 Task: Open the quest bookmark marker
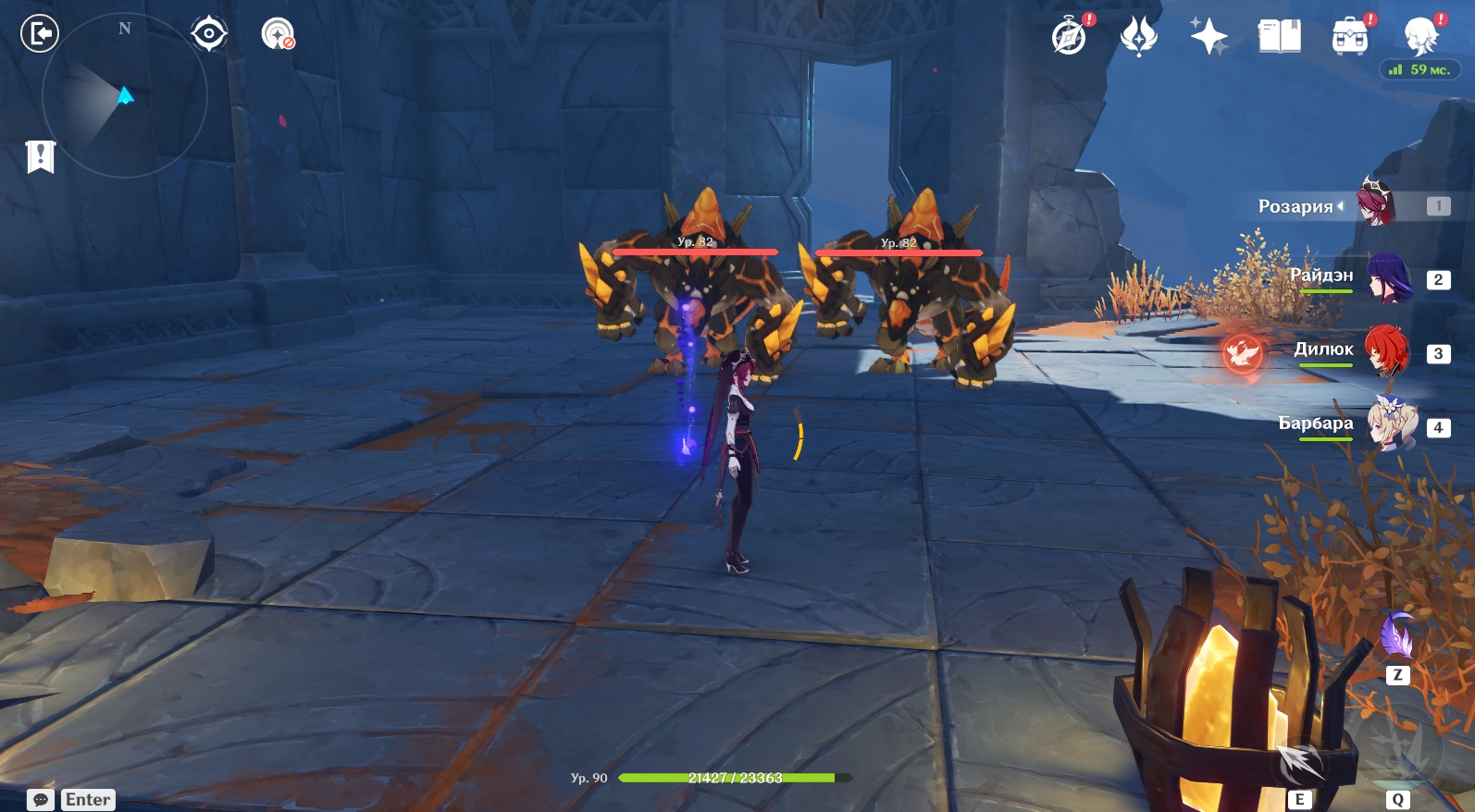pos(41,156)
